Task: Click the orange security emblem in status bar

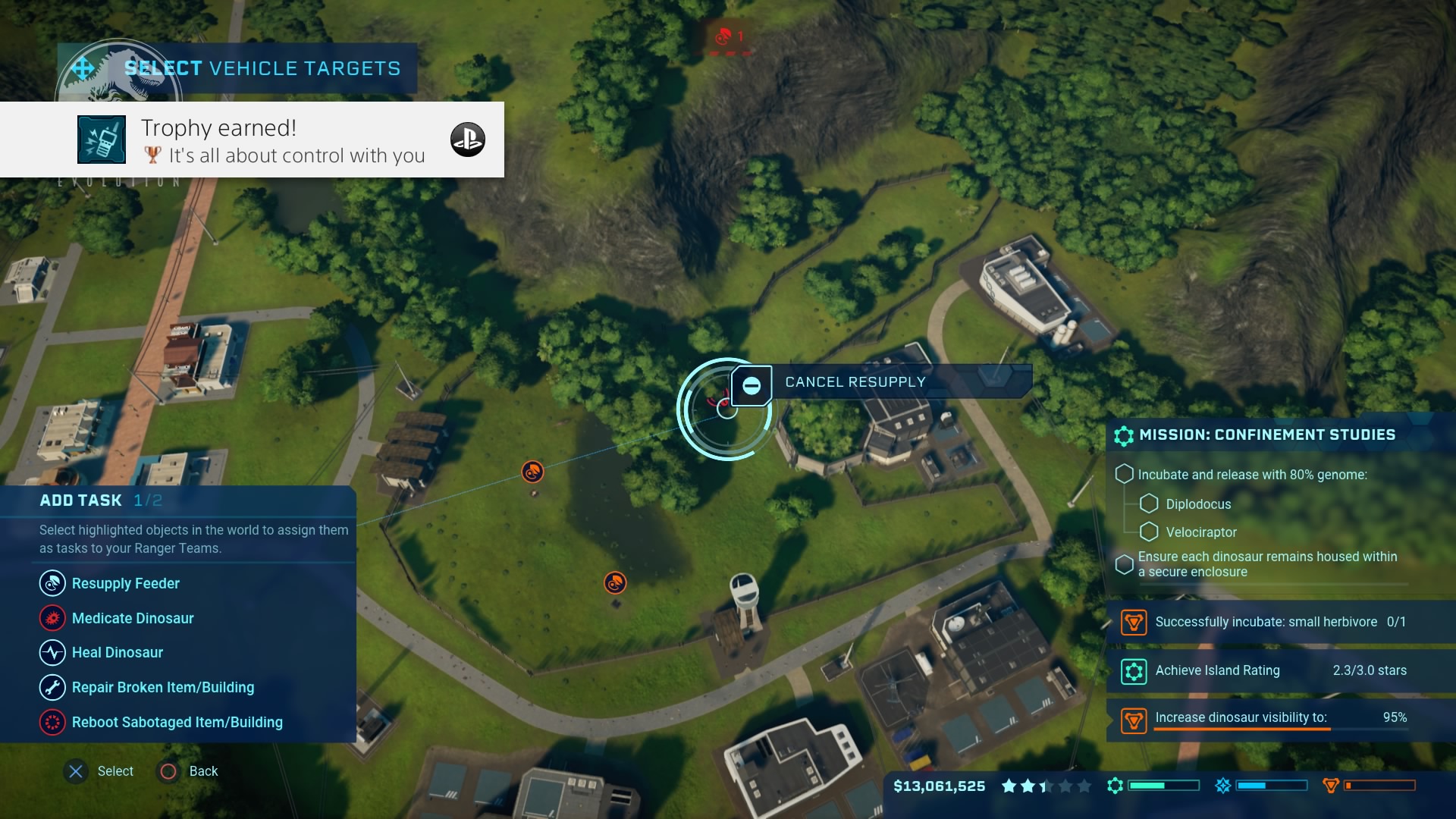Action: click(1332, 786)
